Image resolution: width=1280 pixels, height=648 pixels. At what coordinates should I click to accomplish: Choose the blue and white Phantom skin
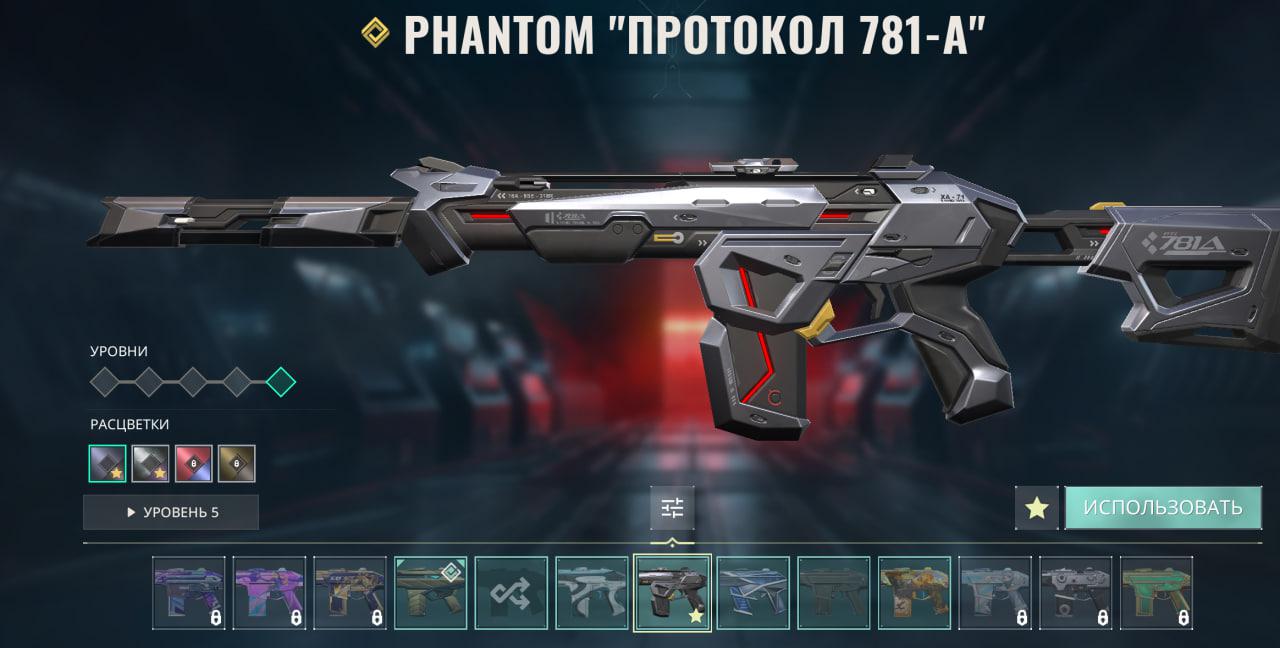[x=753, y=593]
